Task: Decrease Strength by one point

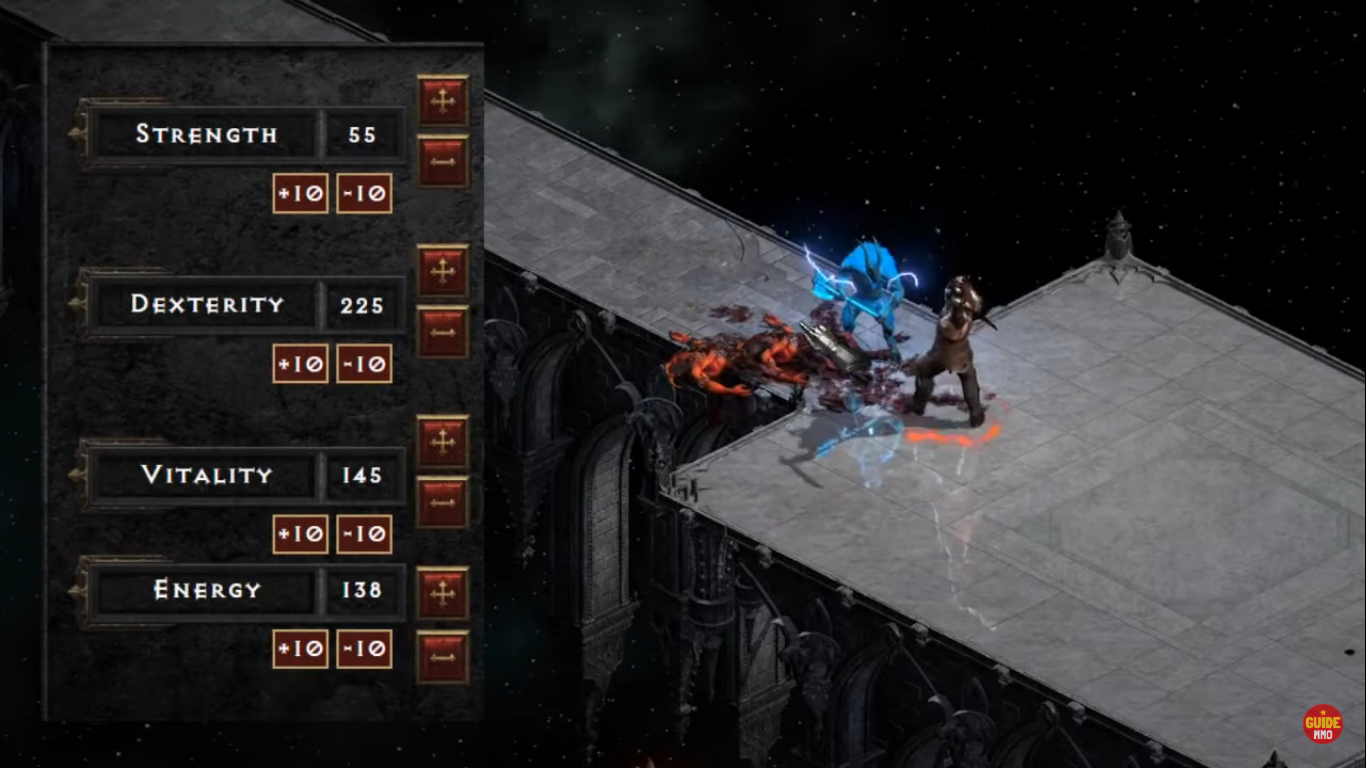Action: point(442,160)
